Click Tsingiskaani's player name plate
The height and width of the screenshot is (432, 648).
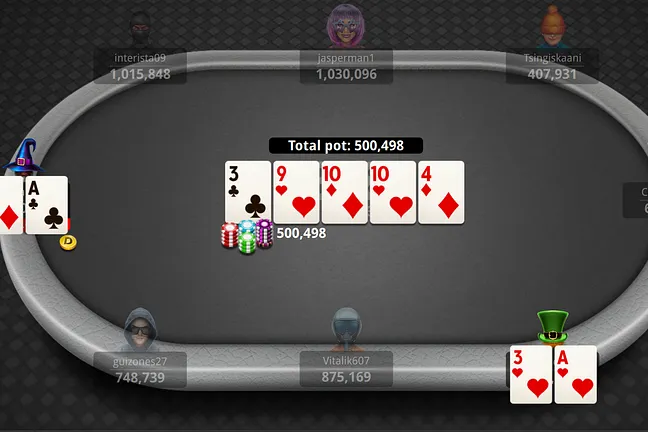tap(552, 66)
